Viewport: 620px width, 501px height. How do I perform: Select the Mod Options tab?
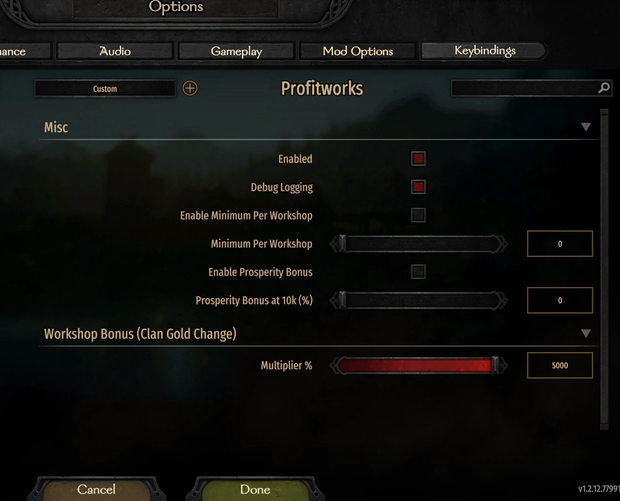tap(357, 51)
